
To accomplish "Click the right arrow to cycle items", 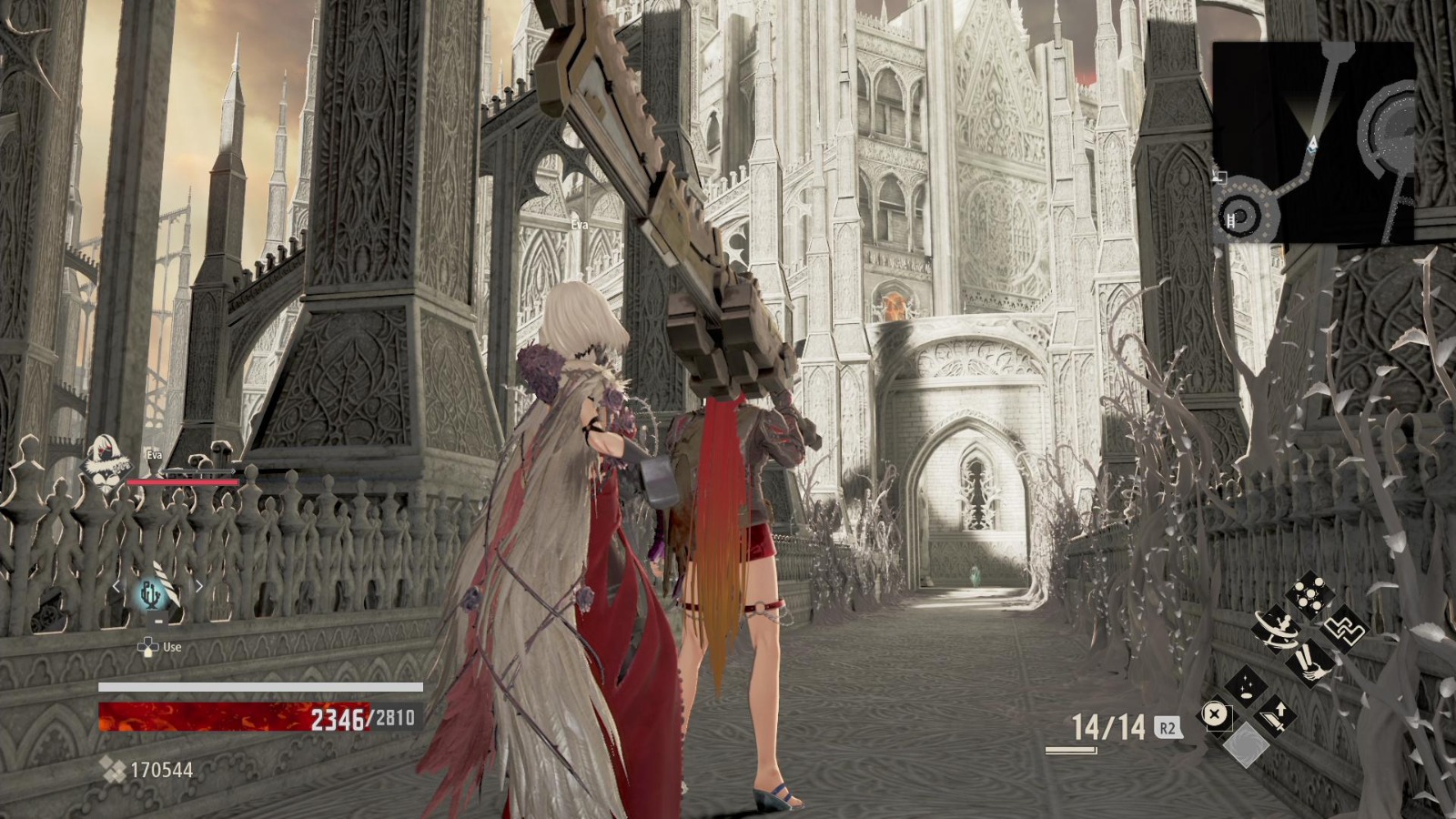I will [199, 585].
